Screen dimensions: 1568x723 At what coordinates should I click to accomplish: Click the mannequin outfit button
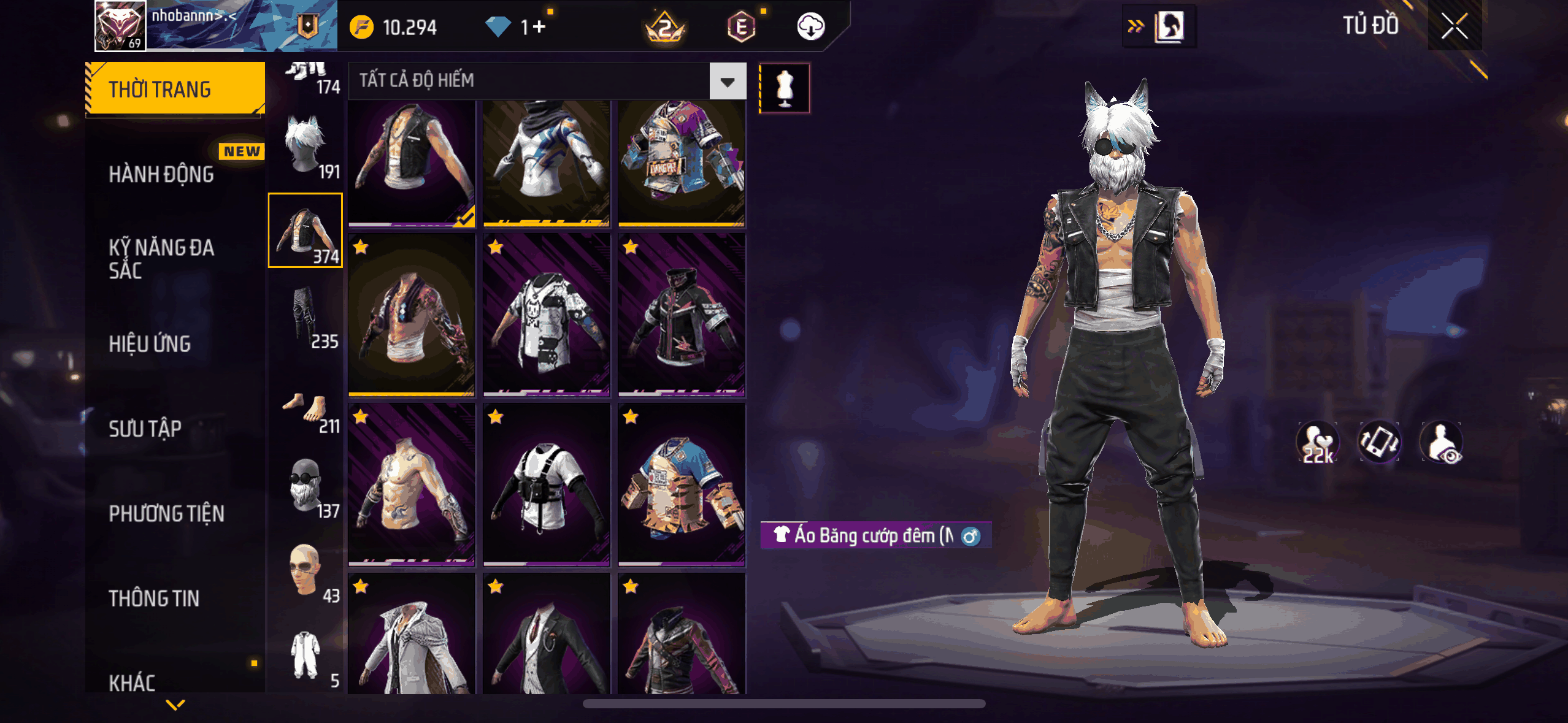pyautogui.click(x=785, y=88)
